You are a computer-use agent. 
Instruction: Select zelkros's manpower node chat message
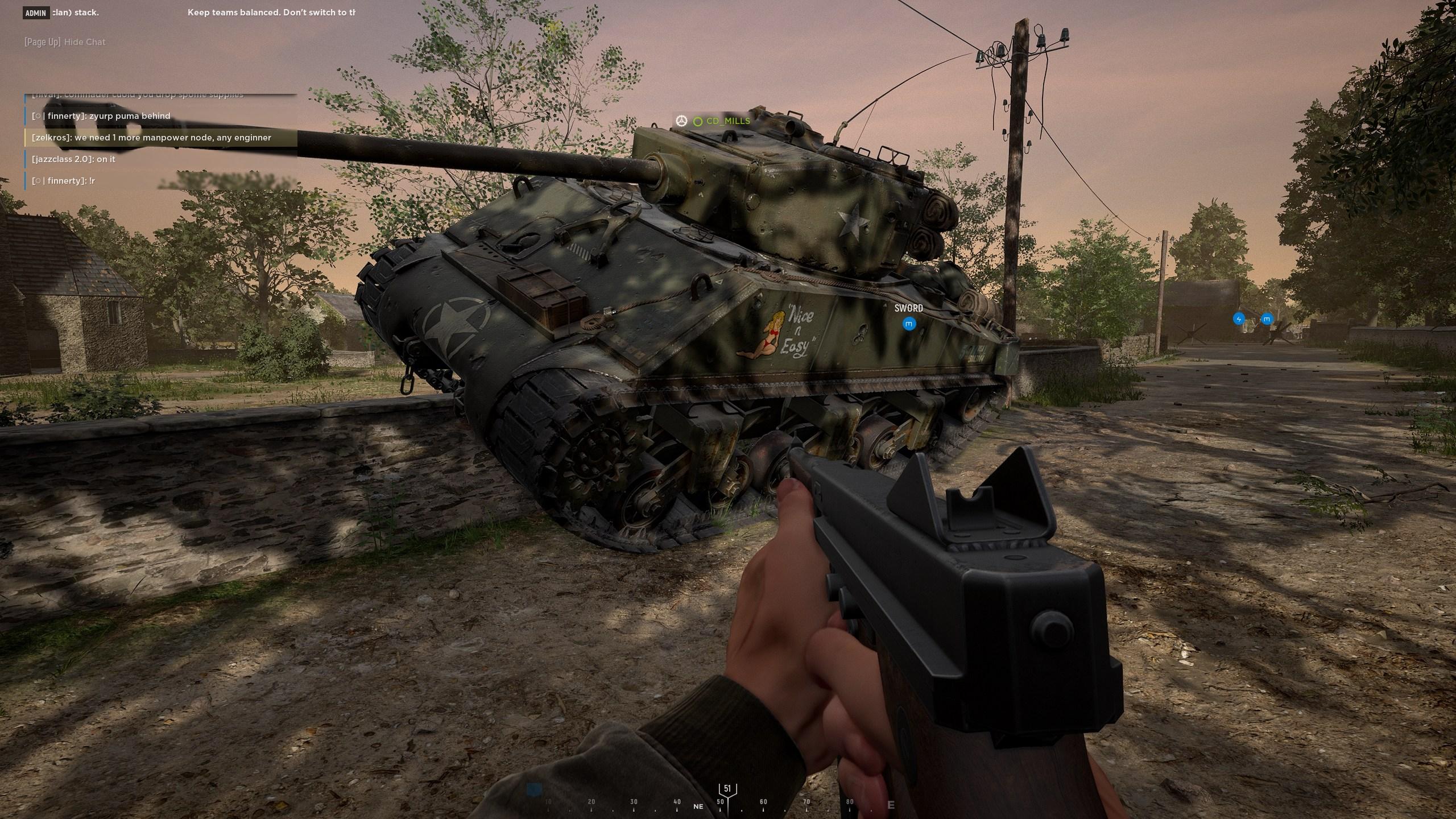[x=152, y=138]
